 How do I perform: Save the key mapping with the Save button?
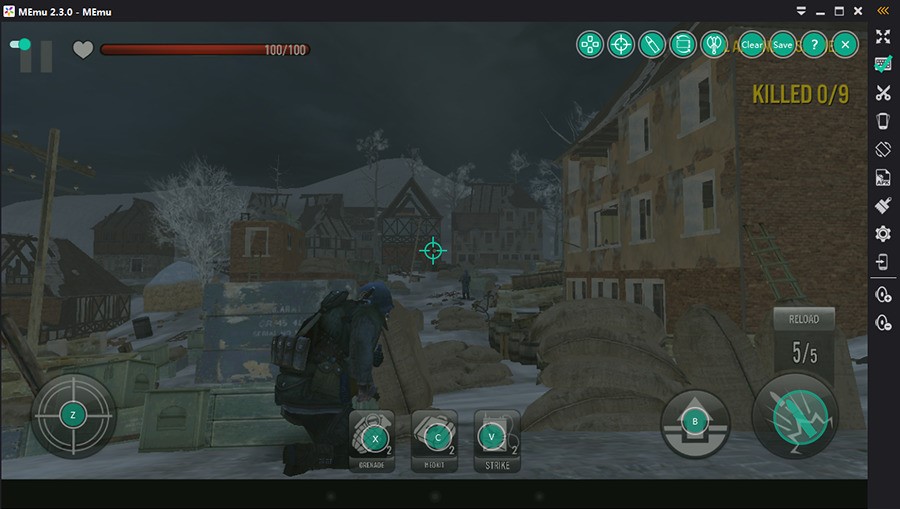point(783,45)
